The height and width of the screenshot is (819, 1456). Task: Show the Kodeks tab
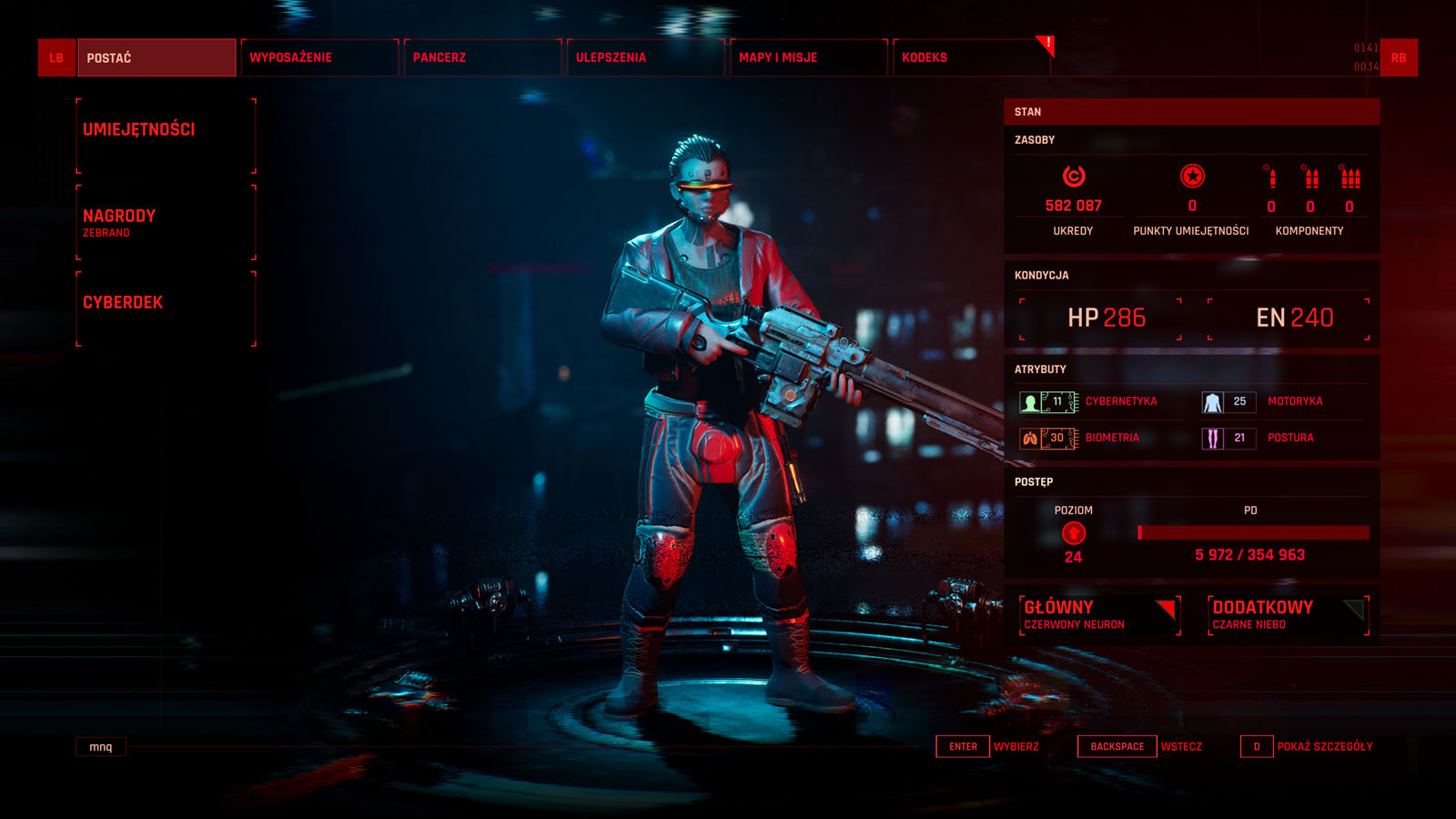pos(970,57)
